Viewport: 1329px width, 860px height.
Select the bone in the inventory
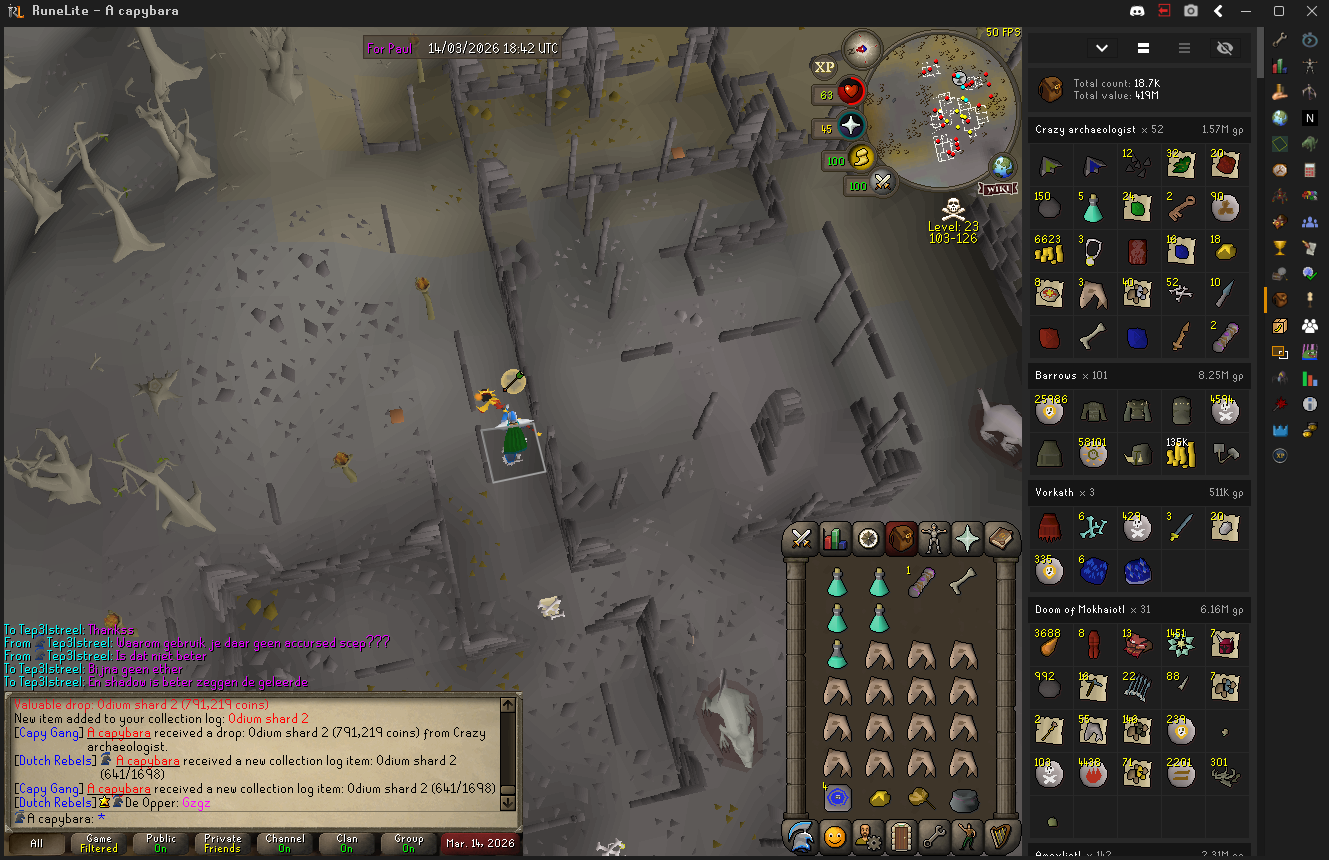click(962, 580)
